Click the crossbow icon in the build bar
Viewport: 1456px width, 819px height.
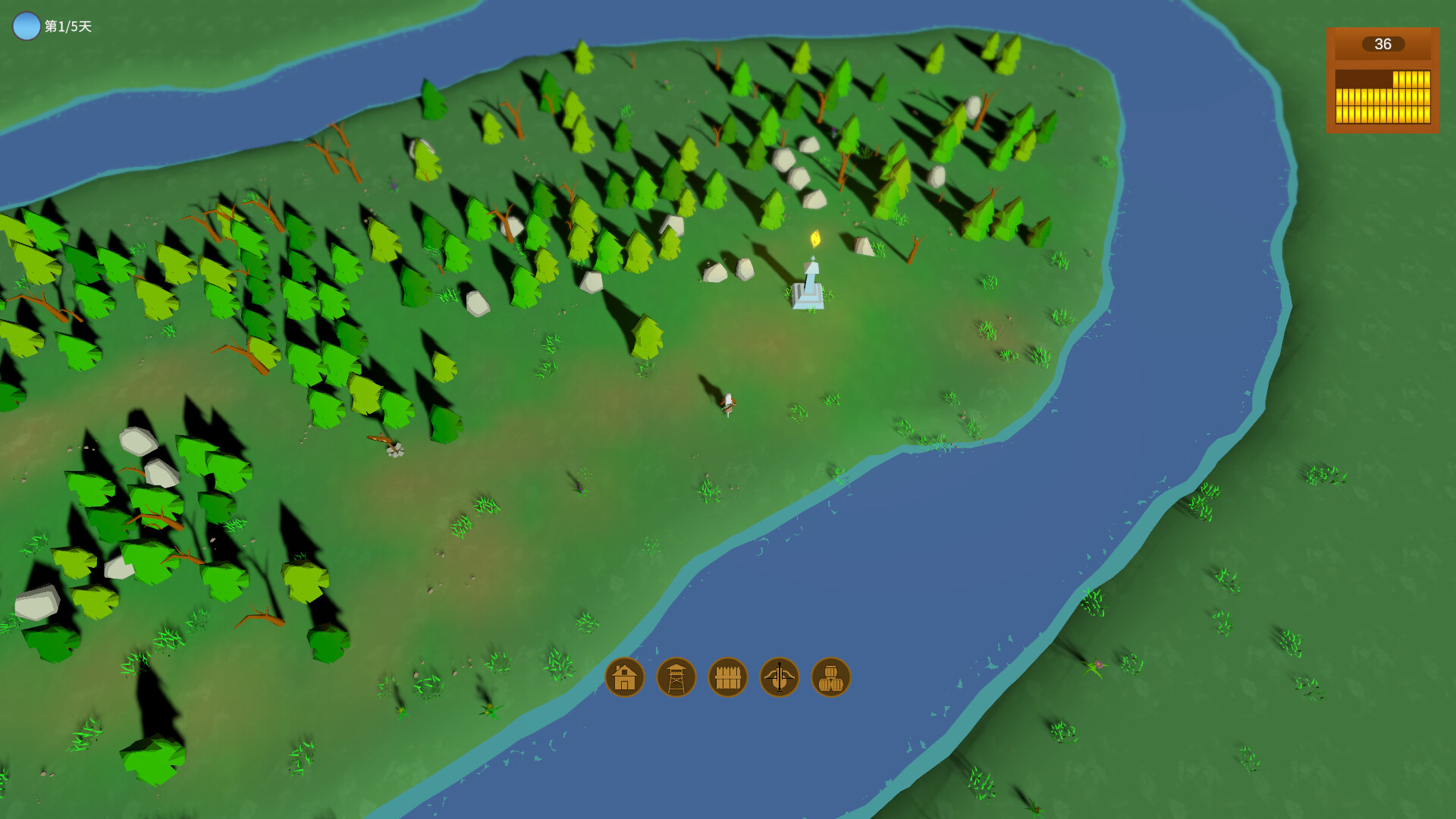click(x=778, y=677)
